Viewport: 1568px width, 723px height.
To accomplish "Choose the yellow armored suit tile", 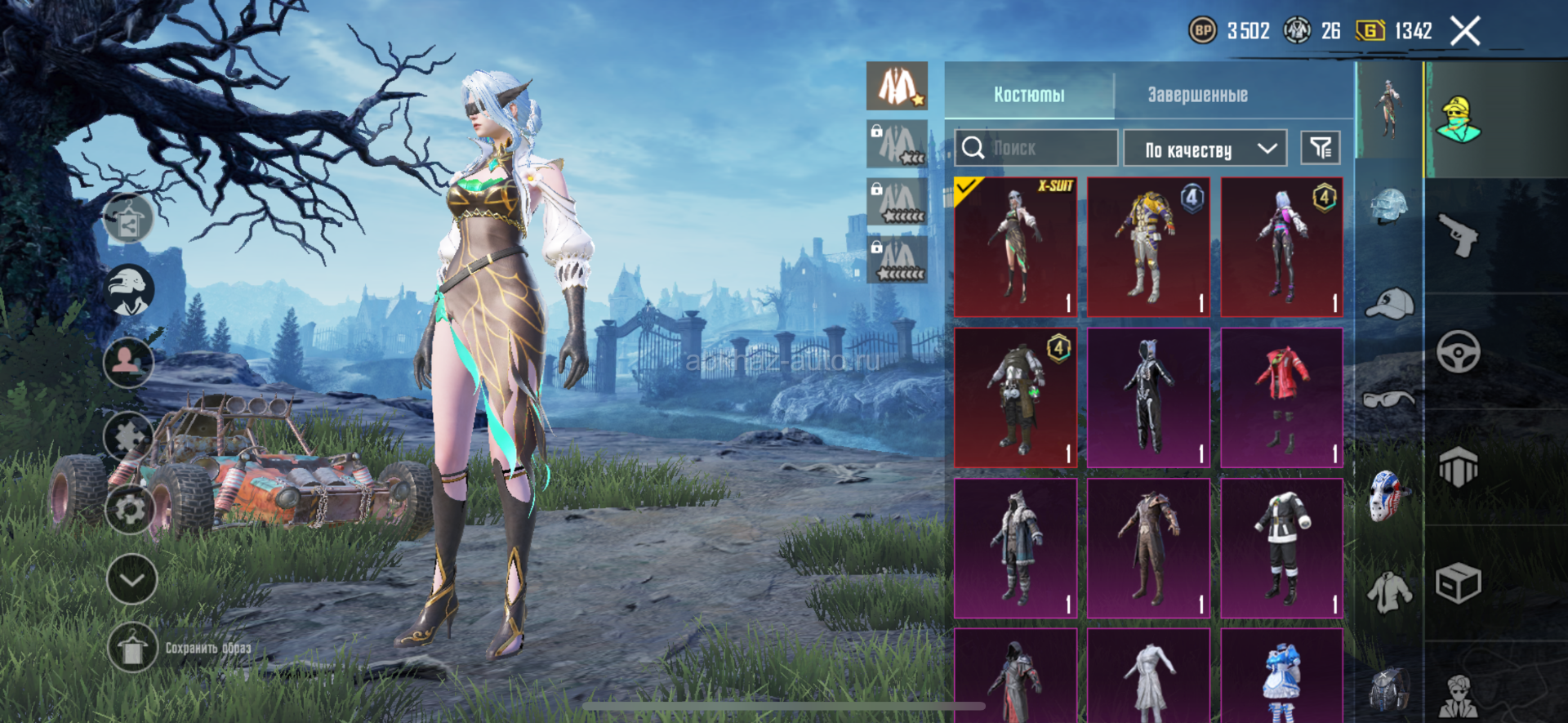I will click(1148, 247).
